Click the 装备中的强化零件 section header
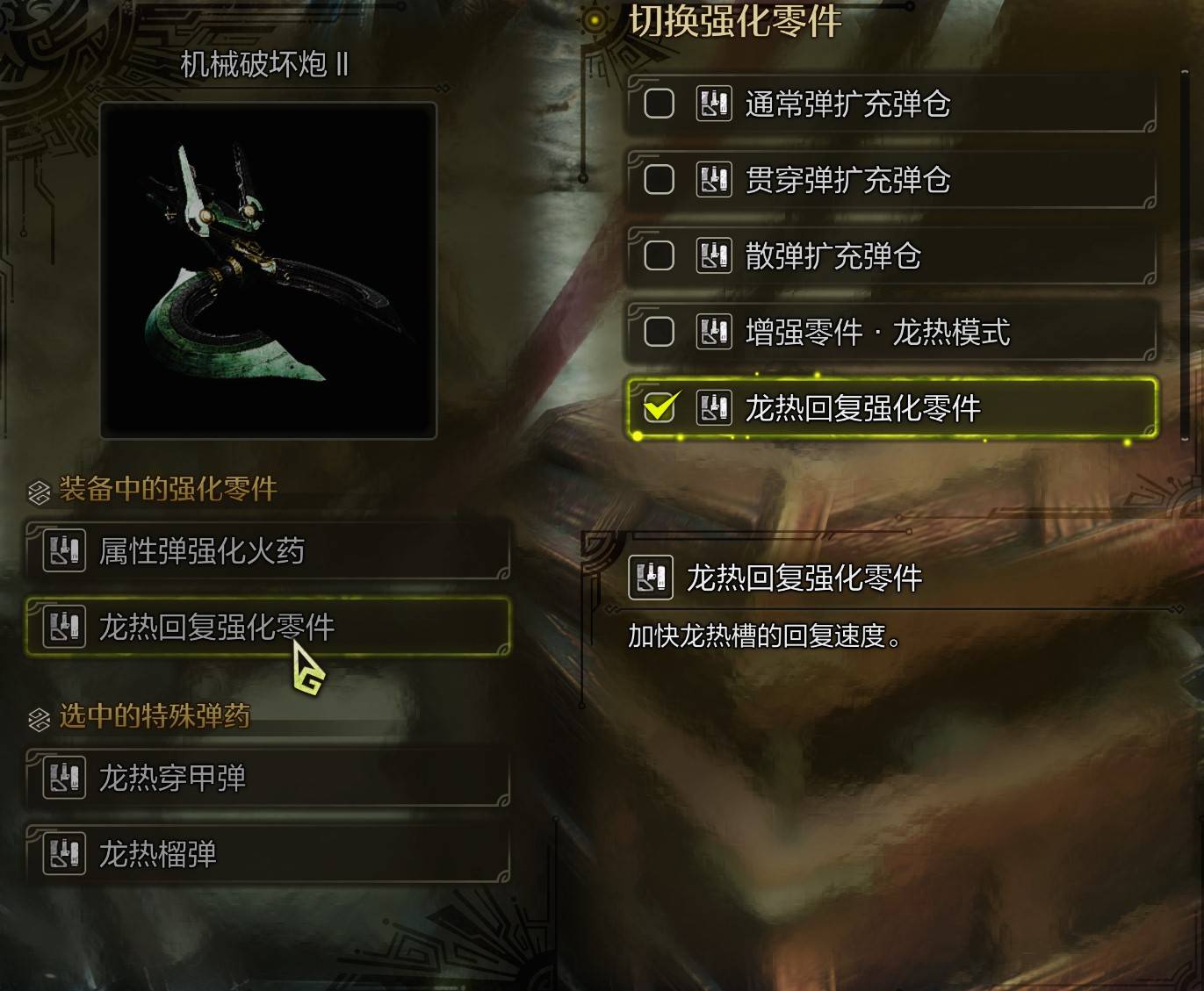 pyautogui.click(x=167, y=491)
